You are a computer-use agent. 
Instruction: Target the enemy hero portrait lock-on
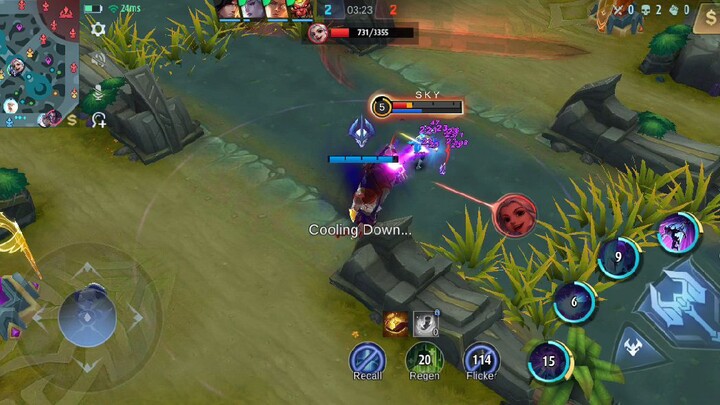click(x=515, y=214)
